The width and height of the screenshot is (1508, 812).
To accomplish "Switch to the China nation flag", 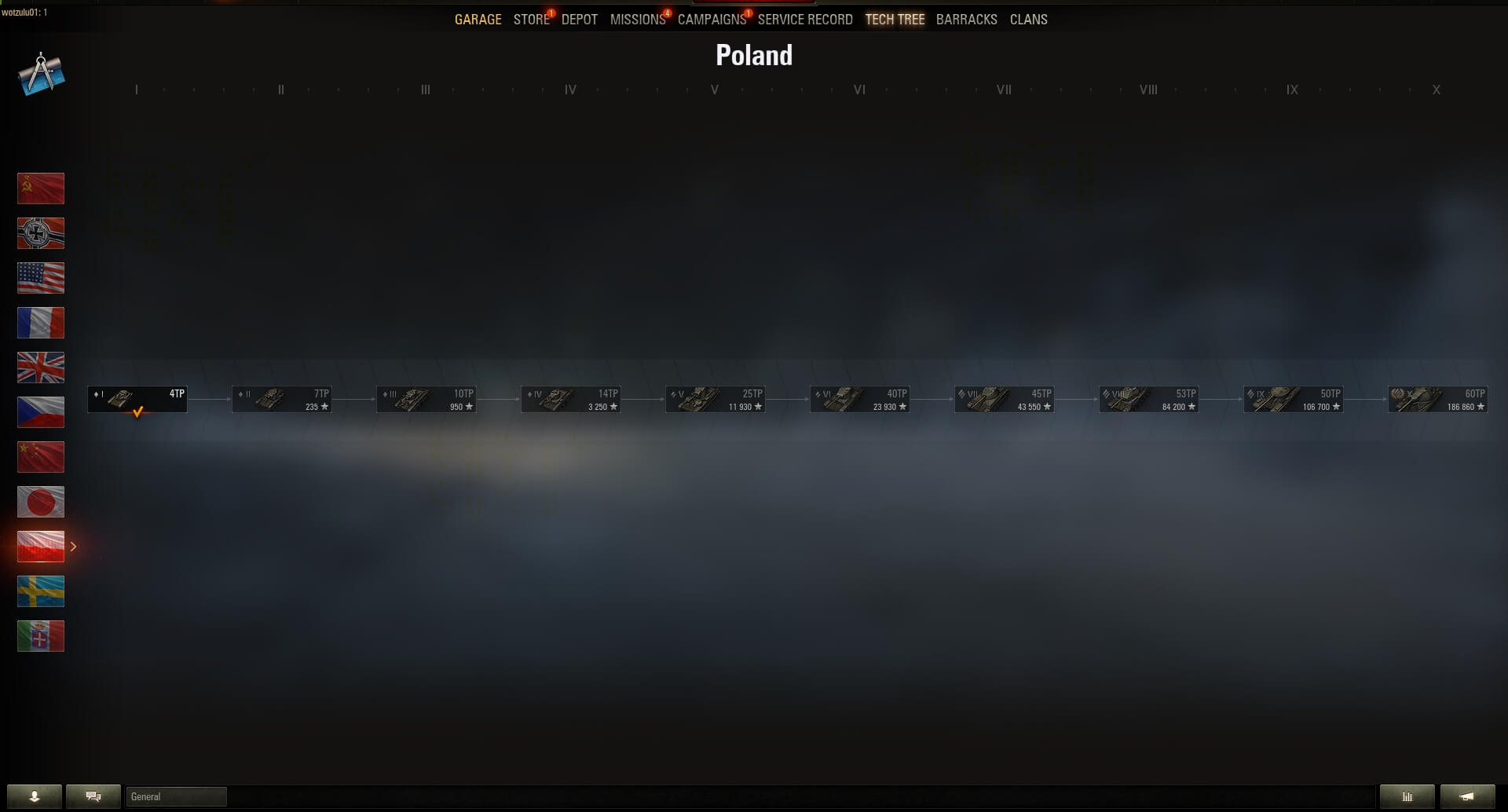I will point(41,456).
